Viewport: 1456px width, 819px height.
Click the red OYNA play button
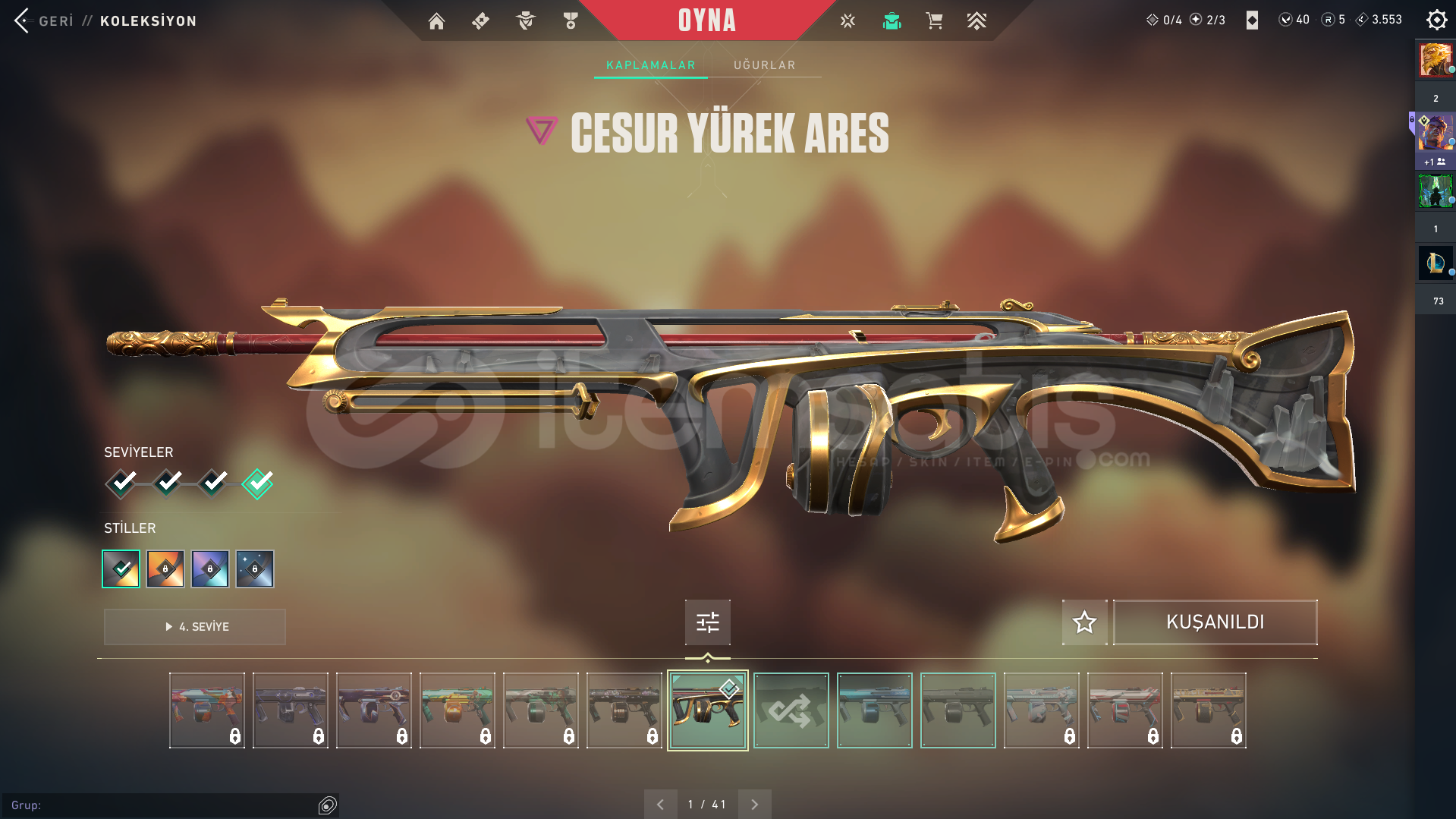(x=706, y=20)
